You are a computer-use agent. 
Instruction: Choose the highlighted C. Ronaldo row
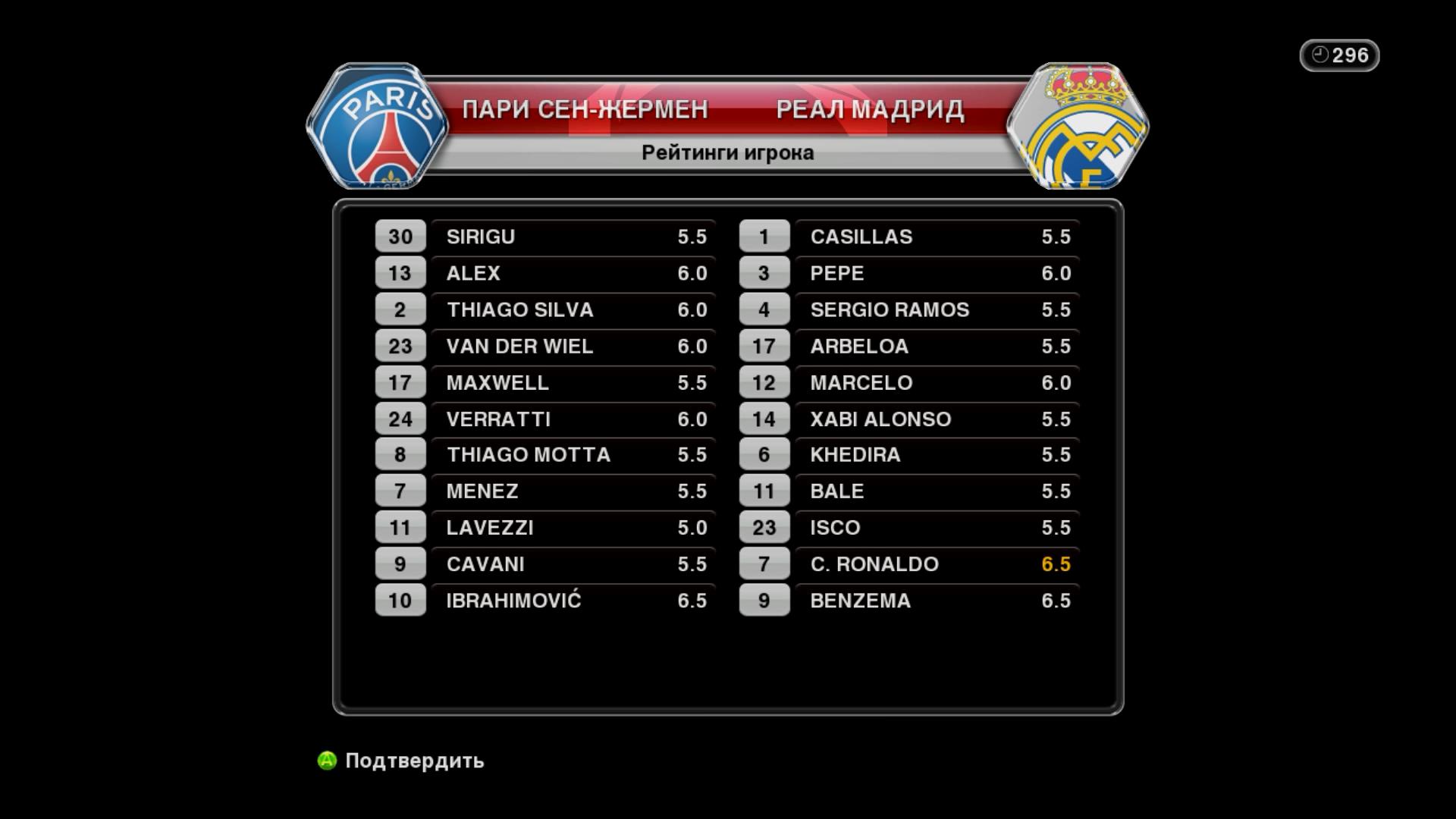coord(937,563)
